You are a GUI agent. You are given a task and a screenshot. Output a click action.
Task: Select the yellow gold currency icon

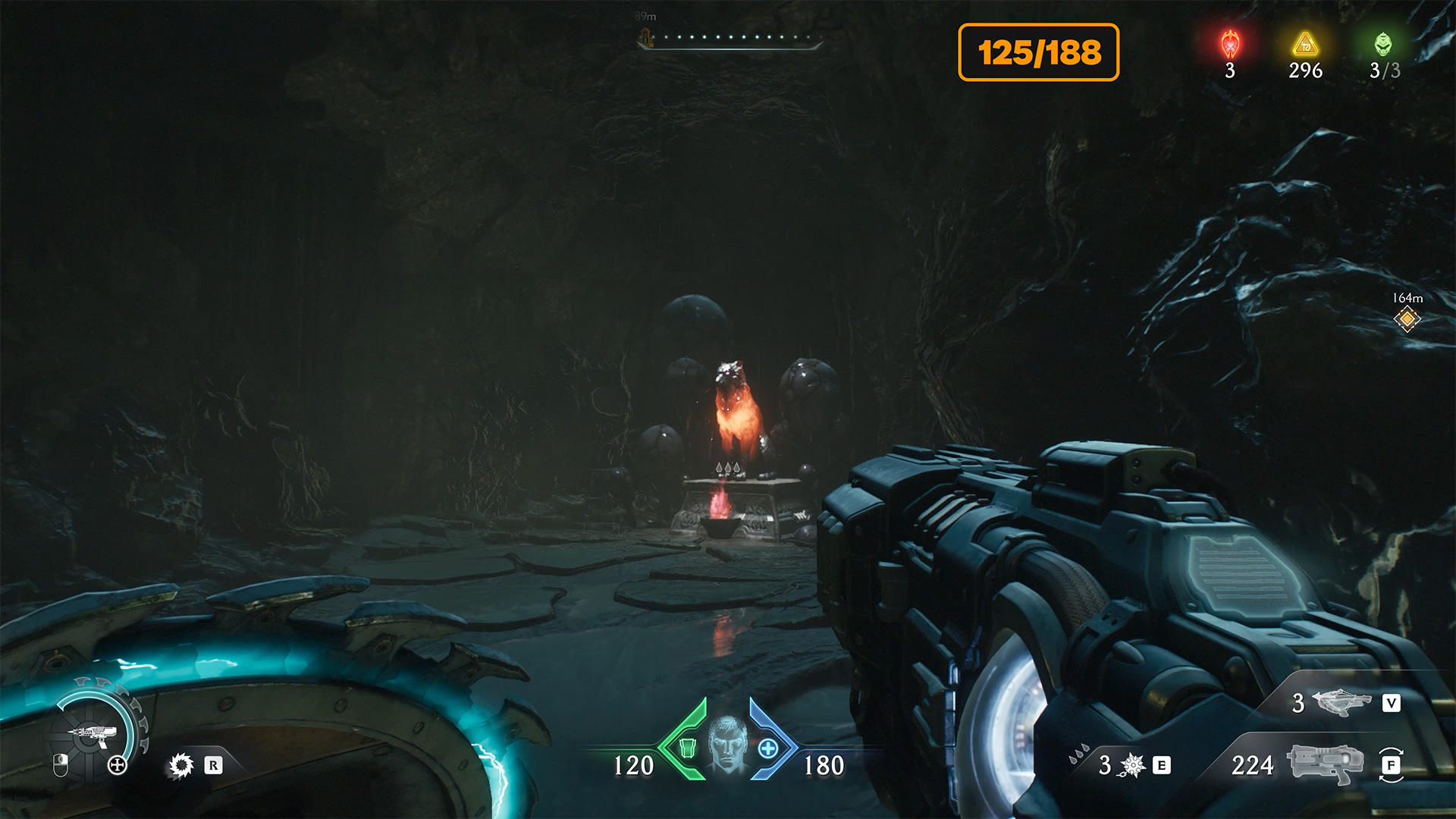point(1305,45)
